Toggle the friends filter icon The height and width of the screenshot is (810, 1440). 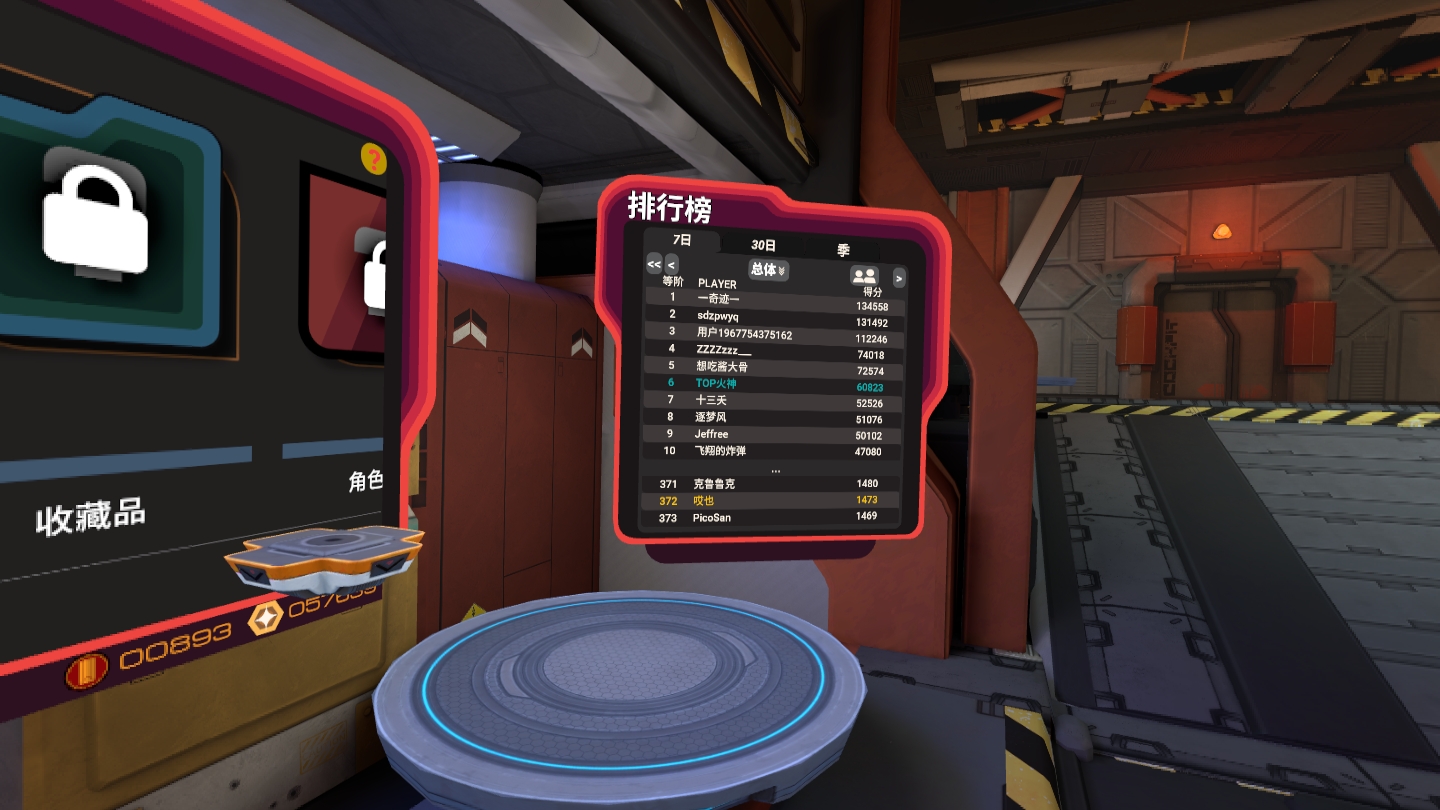[863, 276]
